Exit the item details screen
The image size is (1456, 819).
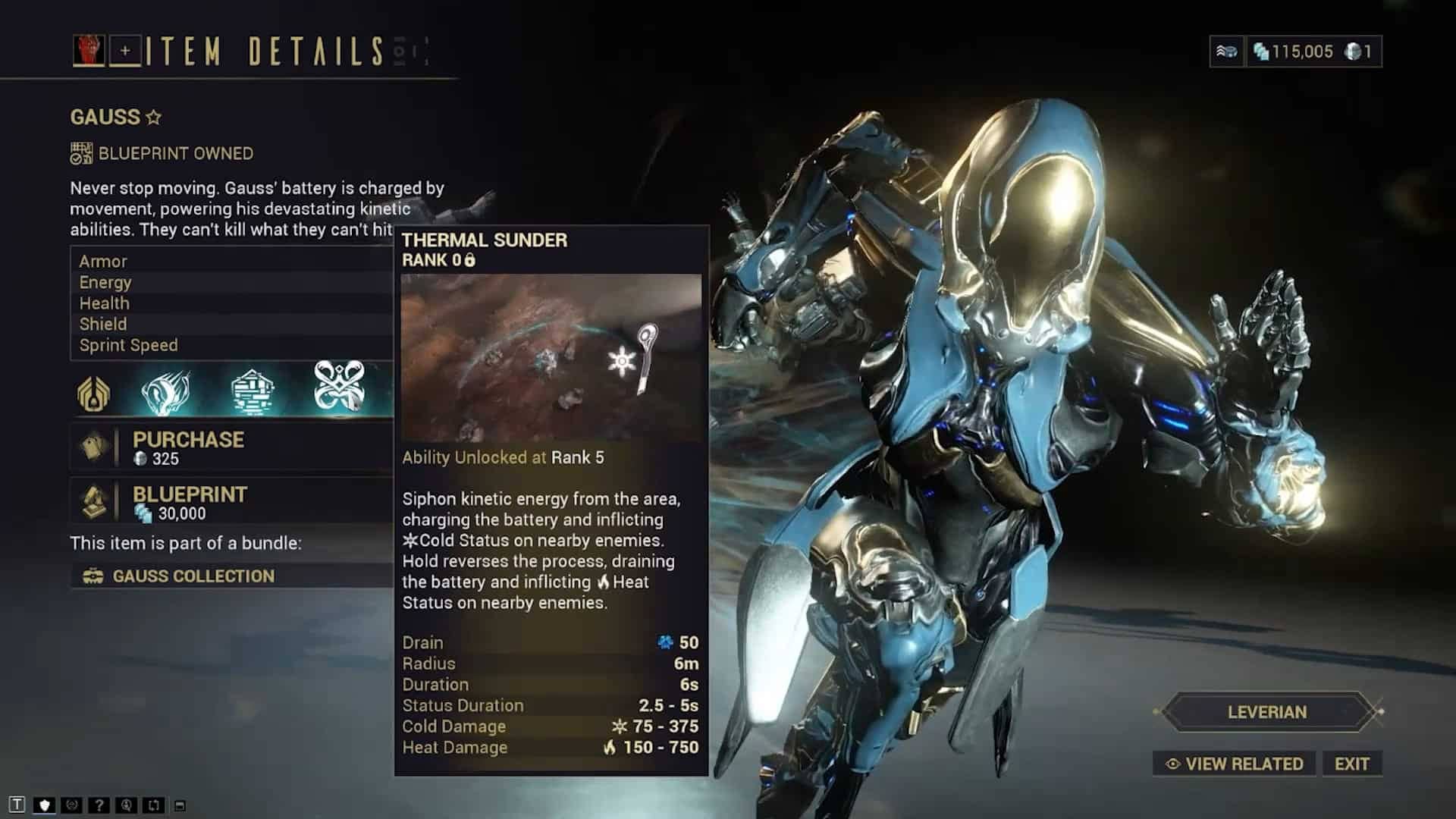pos(1351,764)
